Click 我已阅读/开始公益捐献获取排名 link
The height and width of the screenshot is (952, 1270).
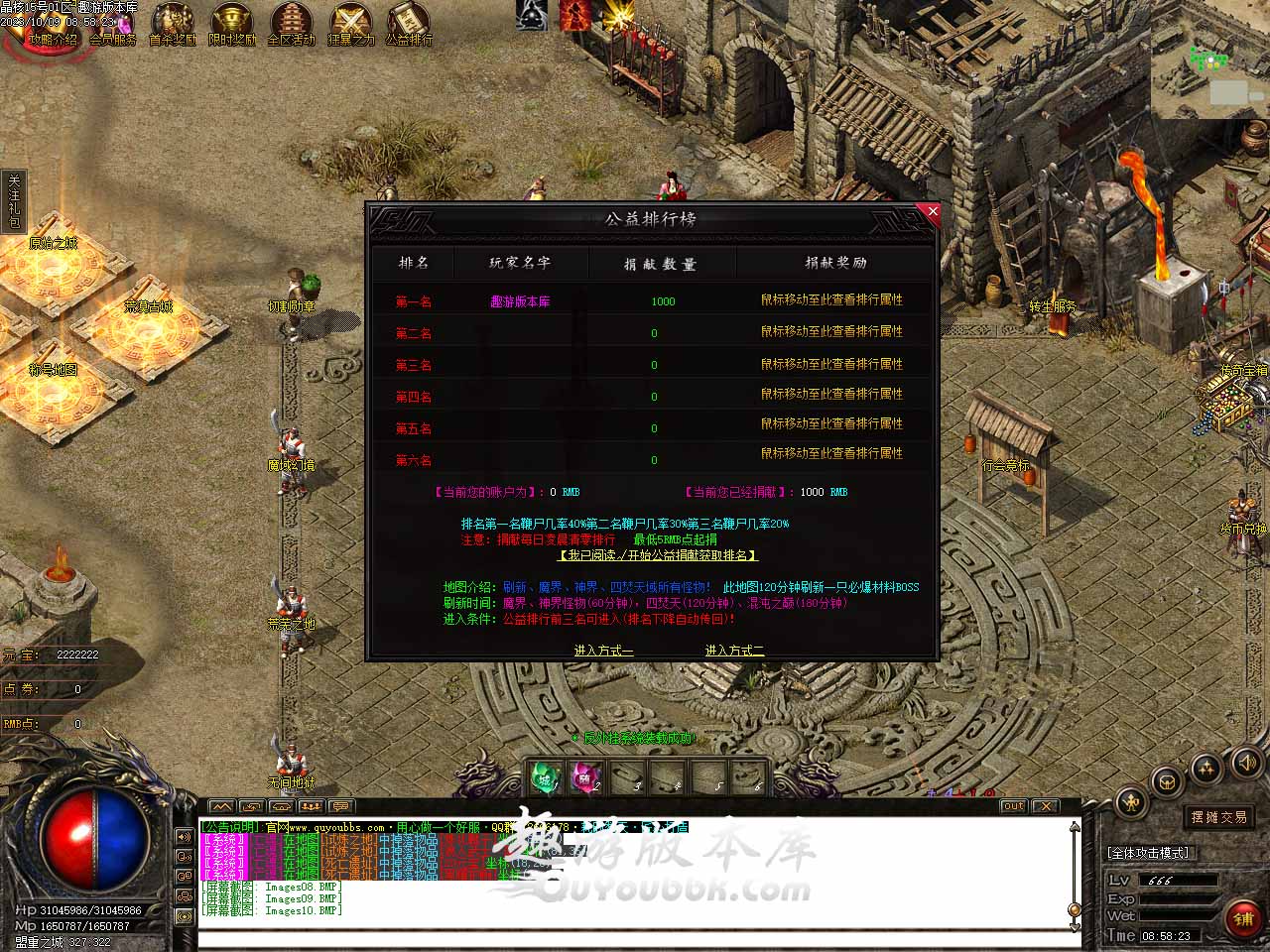click(658, 555)
